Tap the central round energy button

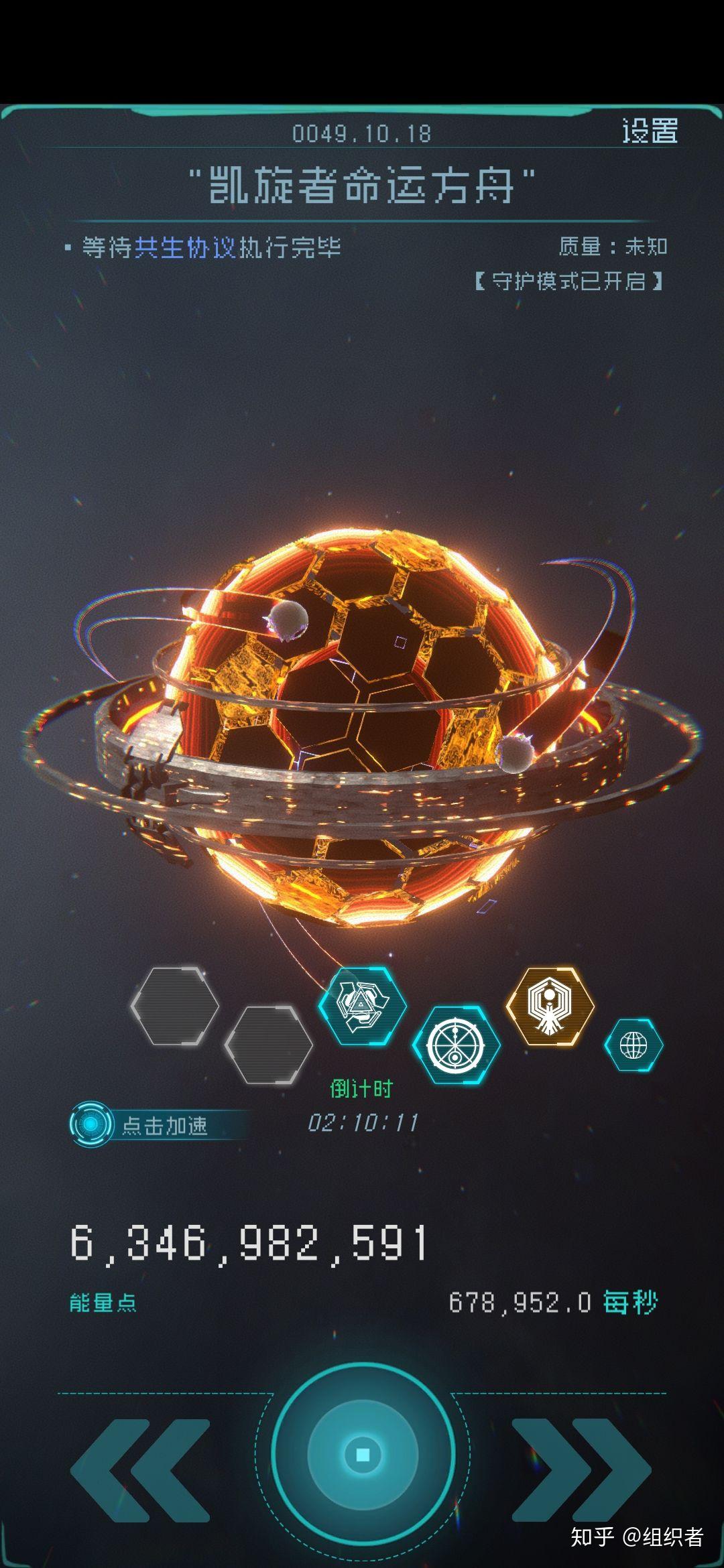pos(363,1454)
